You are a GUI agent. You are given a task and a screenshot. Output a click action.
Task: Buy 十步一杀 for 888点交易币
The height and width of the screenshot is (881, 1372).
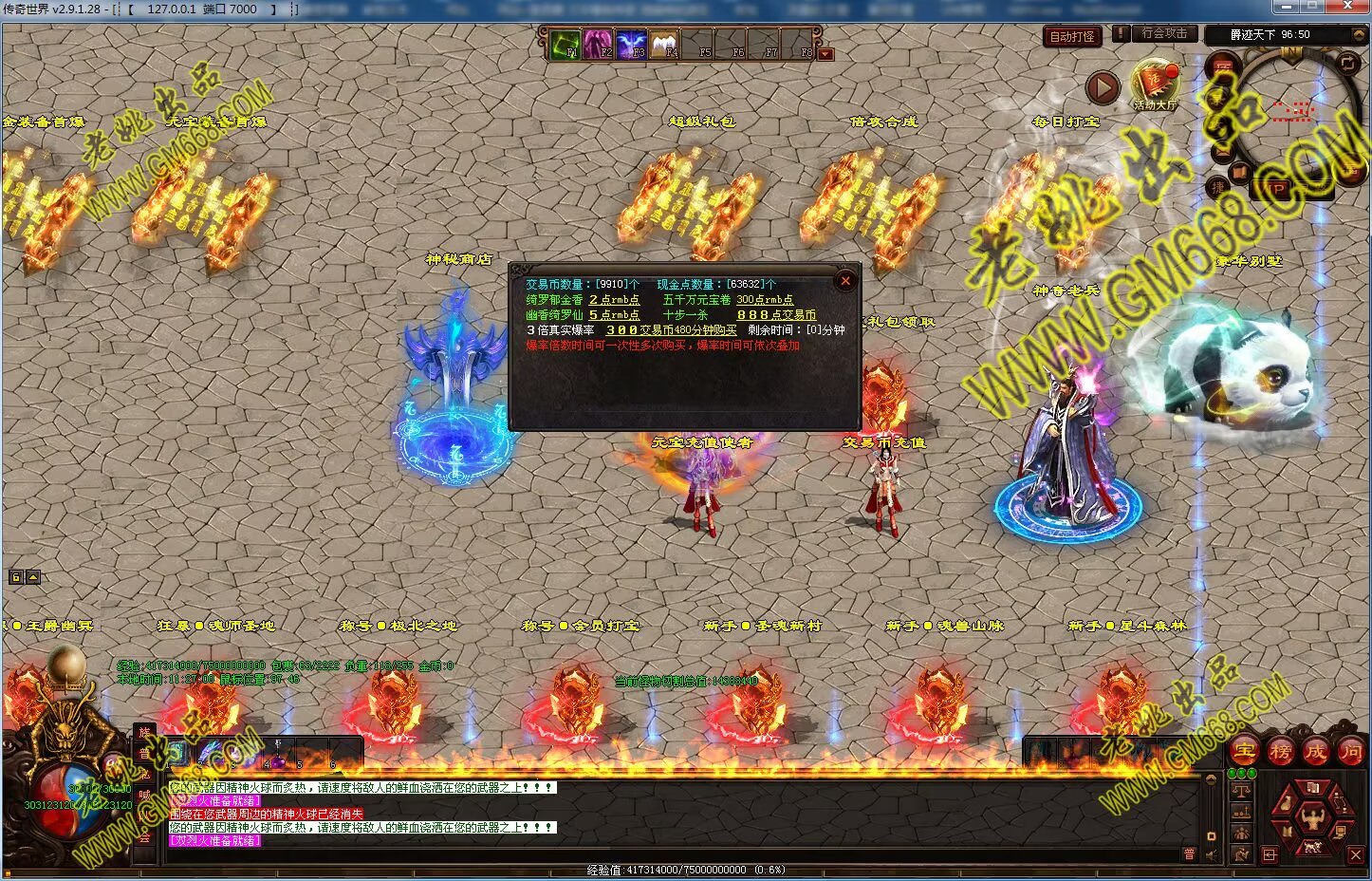pyautogui.click(x=775, y=315)
